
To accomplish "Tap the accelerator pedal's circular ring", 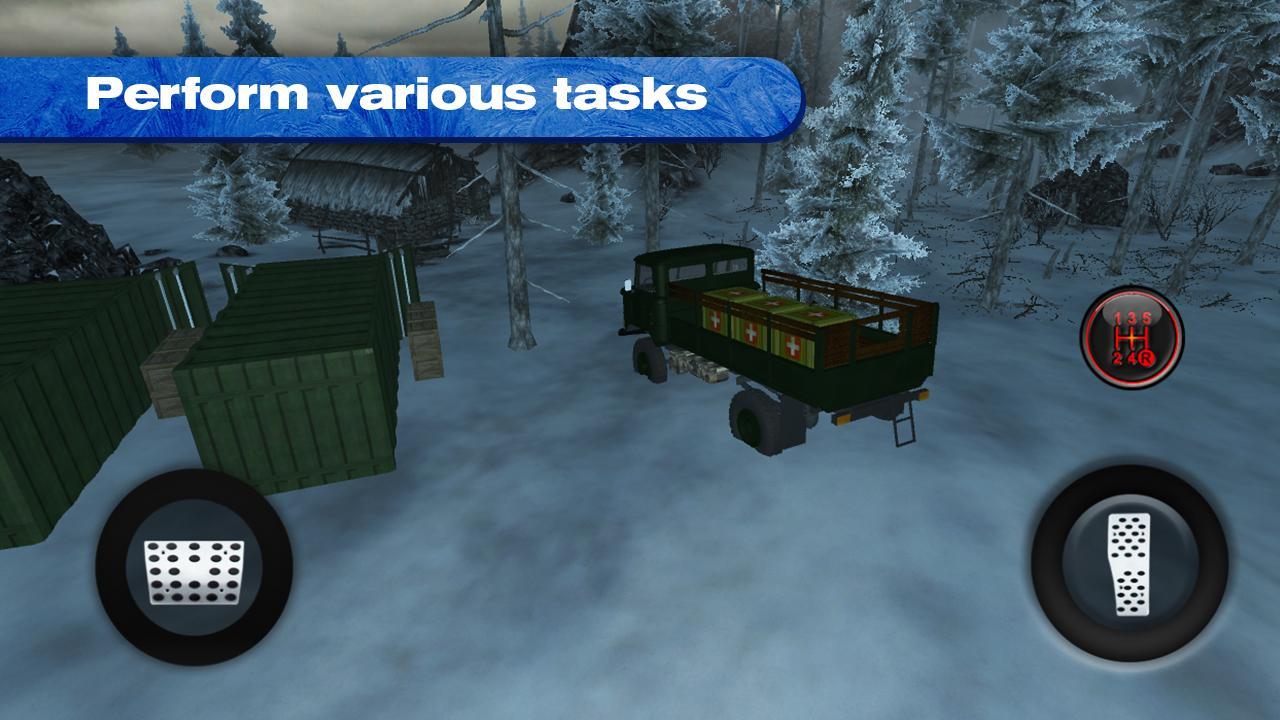I will [x=1129, y=563].
